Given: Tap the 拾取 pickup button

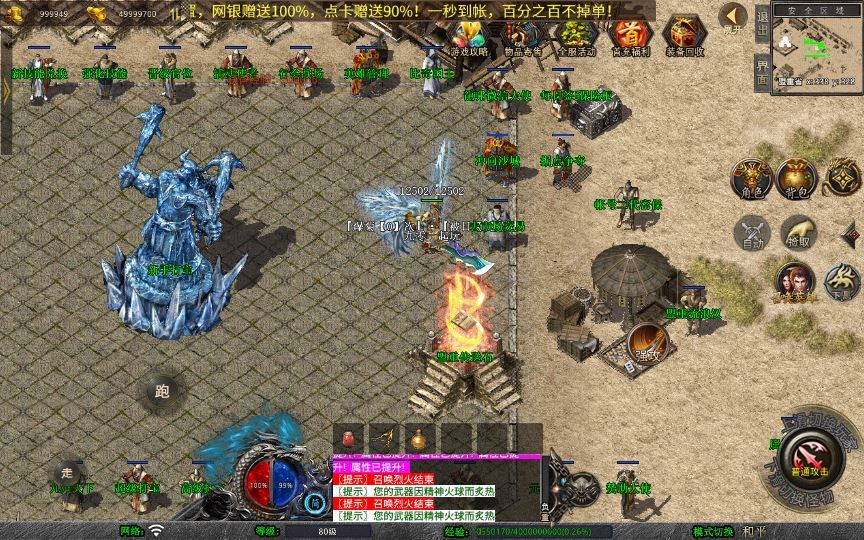Looking at the screenshot, I should coord(797,232).
